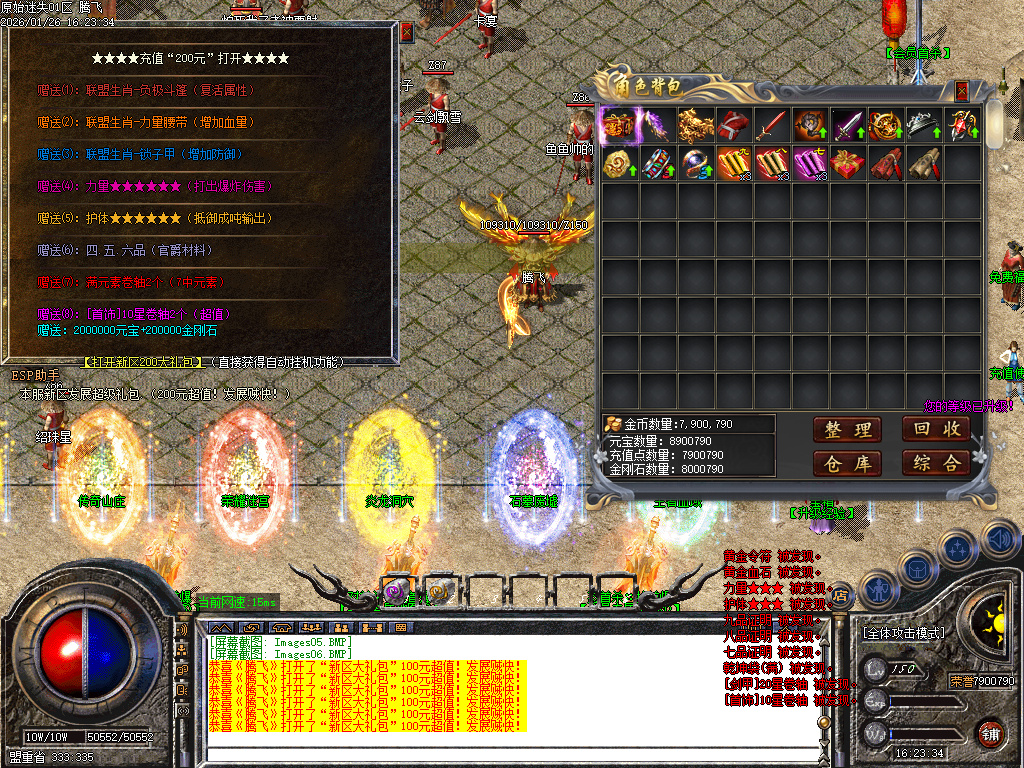Use the purple swirl stone hotbar slot

click(x=395, y=592)
